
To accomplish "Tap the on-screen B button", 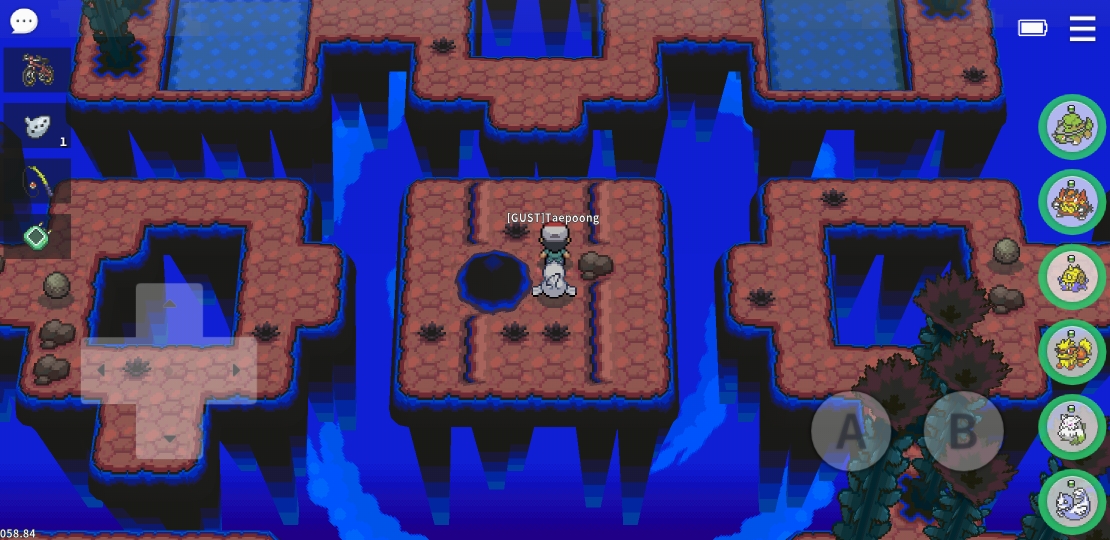I will [962, 431].
